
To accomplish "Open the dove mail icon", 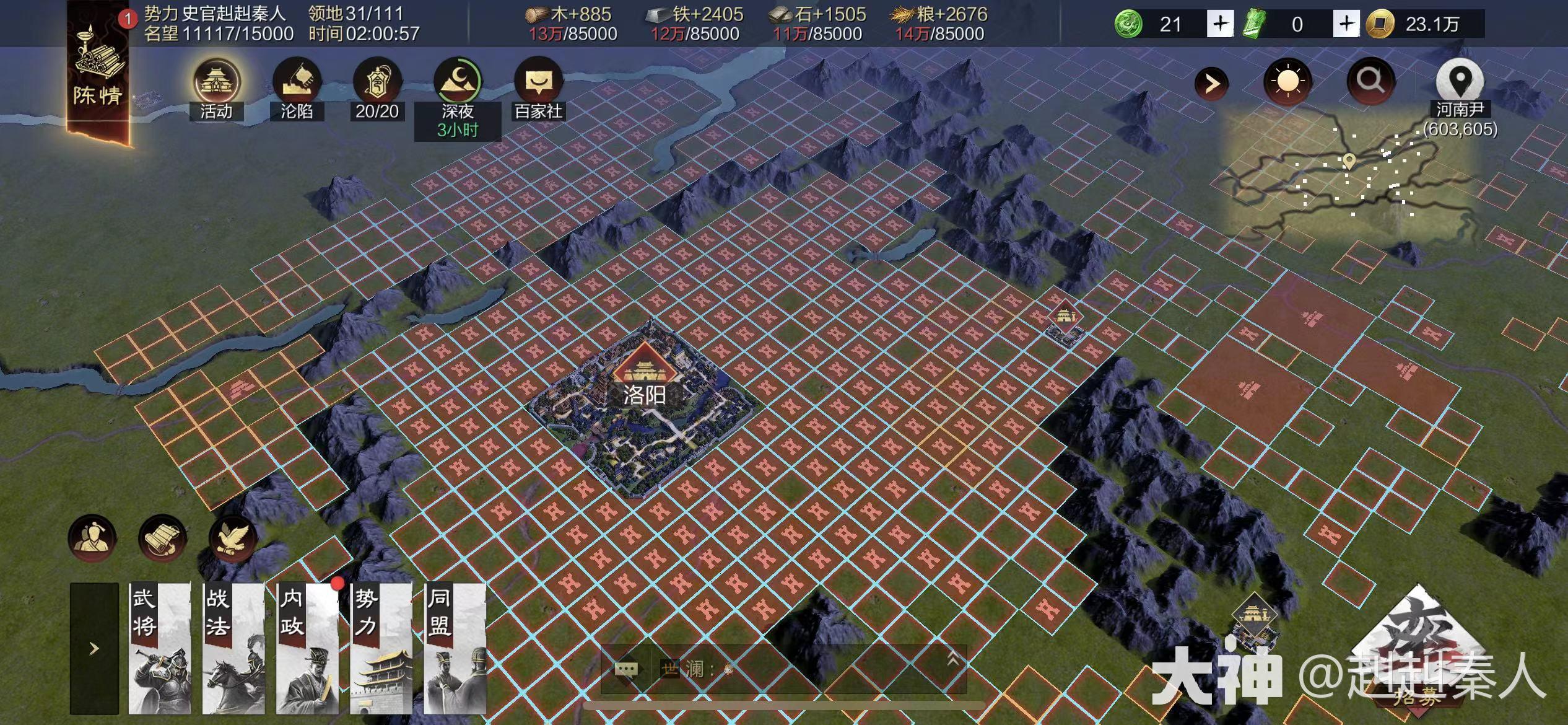I will 233,538.
